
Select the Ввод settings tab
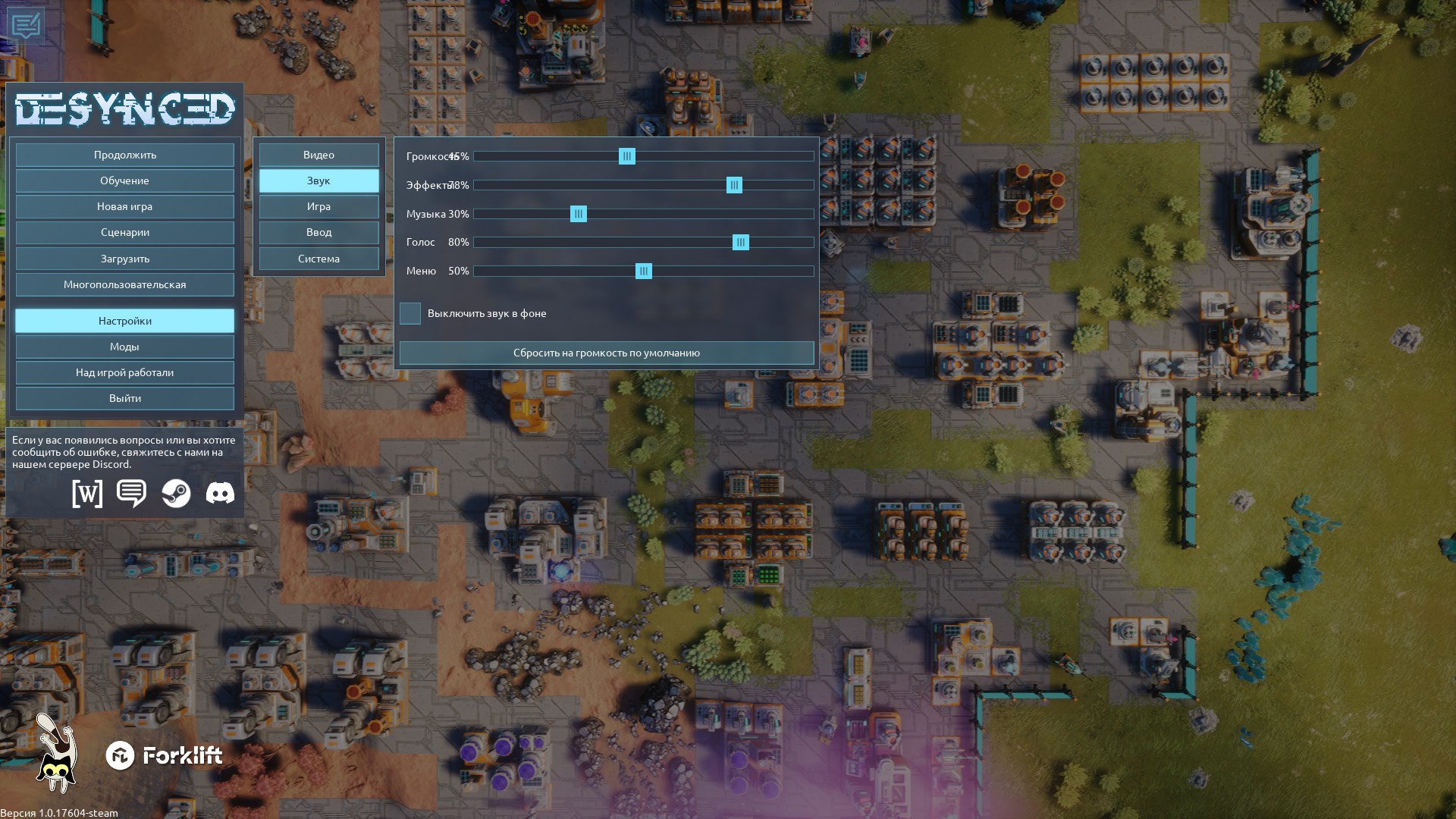pos(318,232)
